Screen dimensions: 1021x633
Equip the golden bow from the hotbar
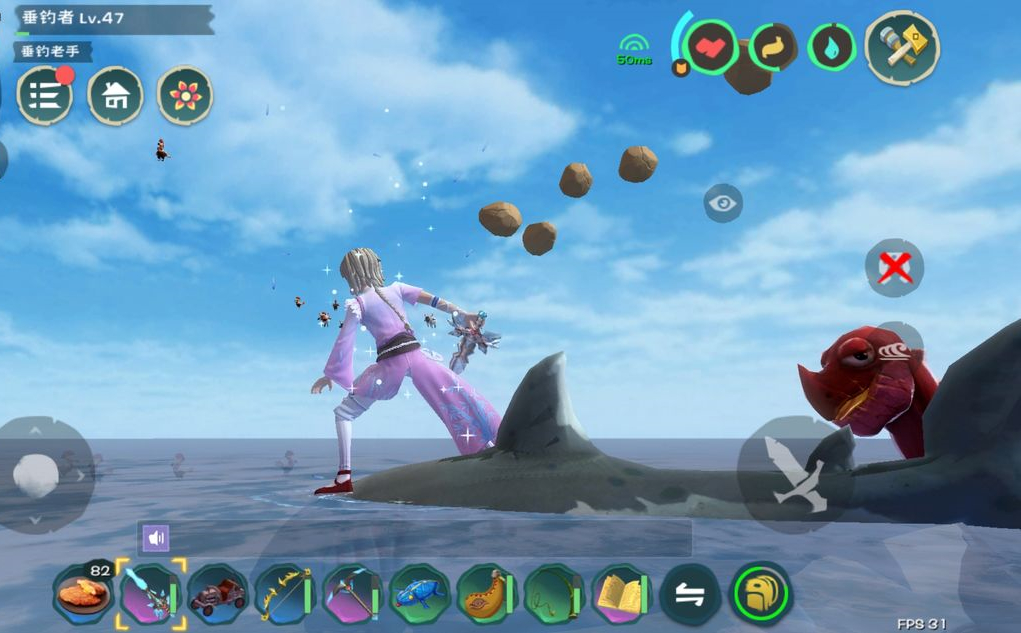[x=284, y=595]
